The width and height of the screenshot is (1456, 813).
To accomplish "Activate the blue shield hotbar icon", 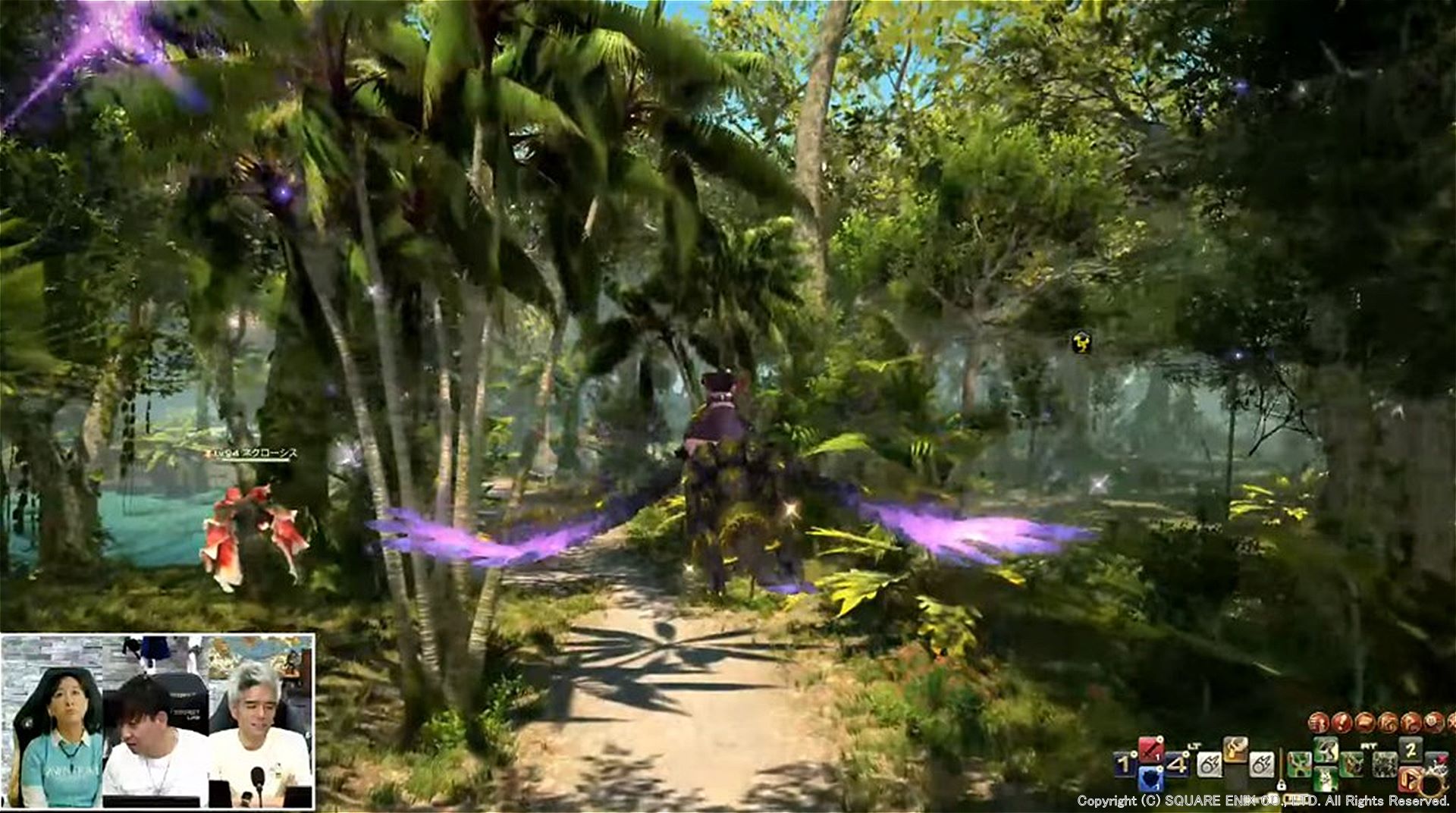I will click(1150, 779).
